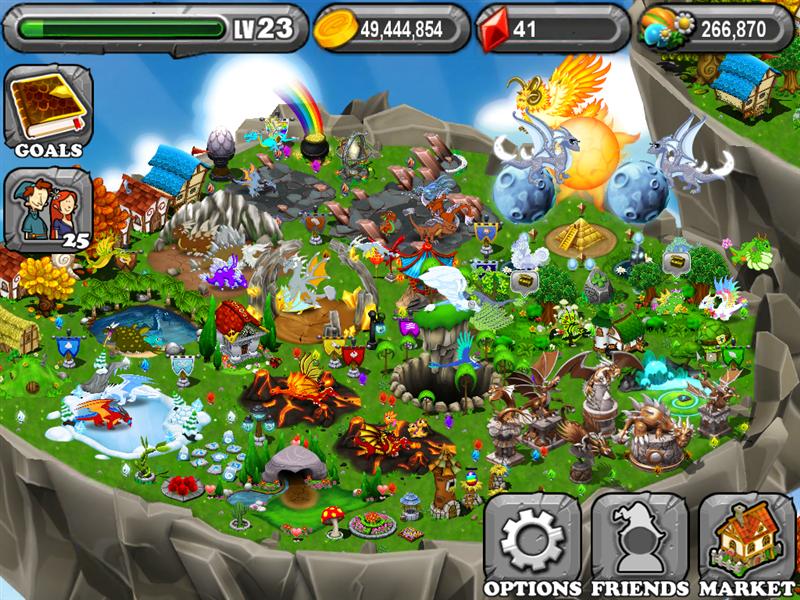
Task: Open the Goals book
Action: point(47,109)
